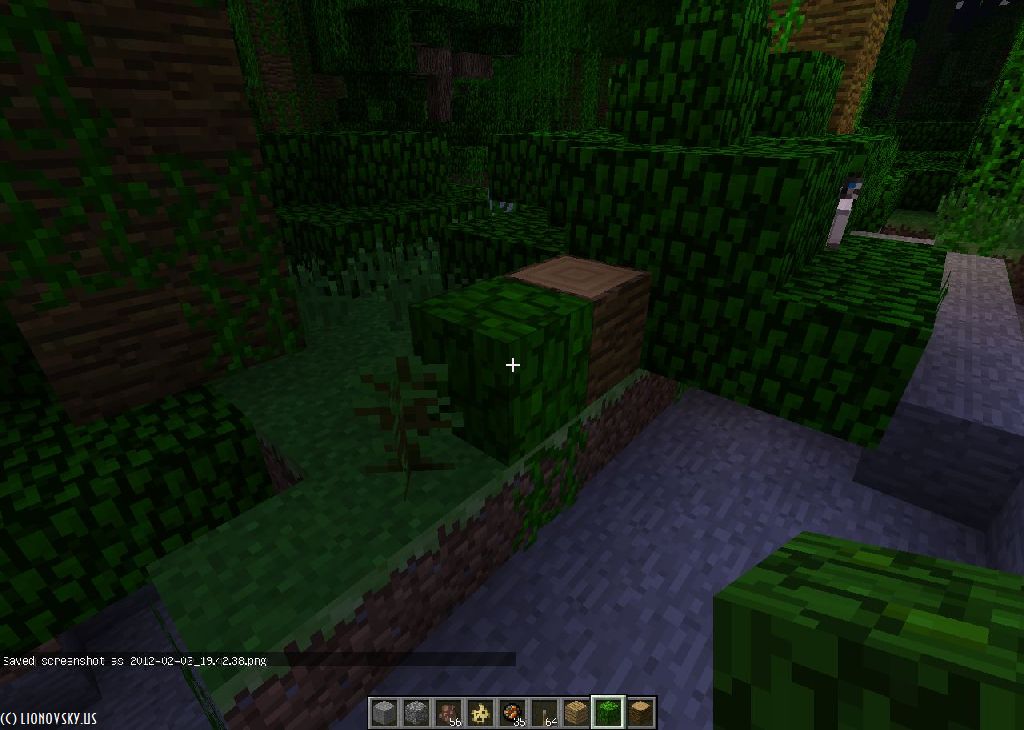
Task: Choose the stack of 64 sticks
Action: point(544,713)
